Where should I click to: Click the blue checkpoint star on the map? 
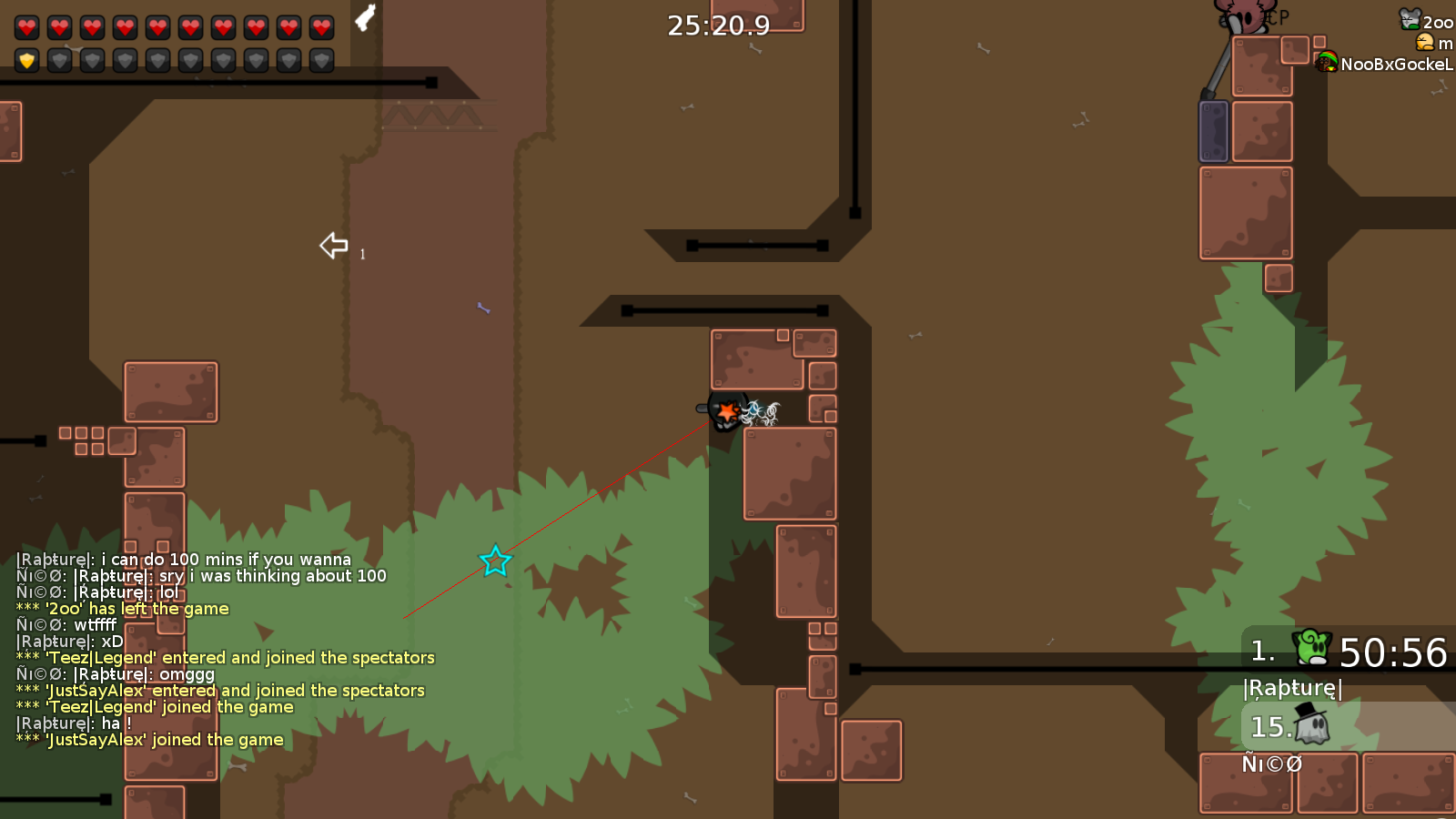click(x=495, y=561)
